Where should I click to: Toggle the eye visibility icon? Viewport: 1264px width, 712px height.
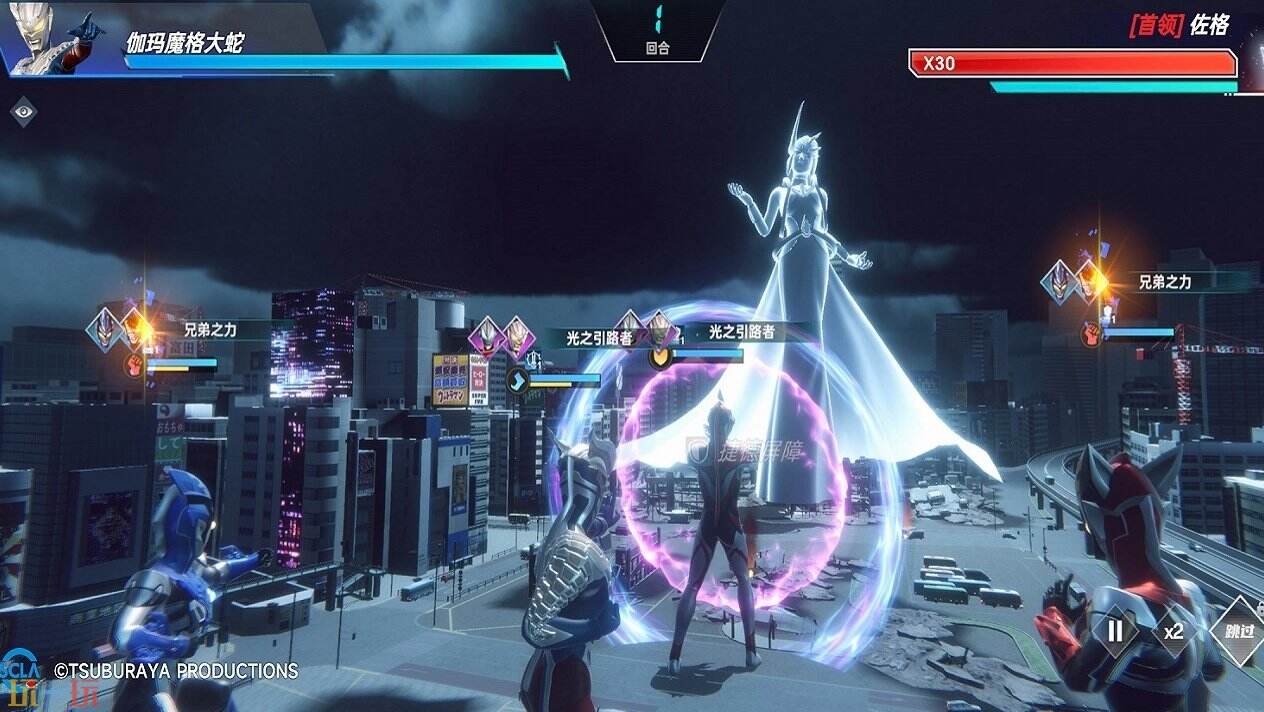23,111
